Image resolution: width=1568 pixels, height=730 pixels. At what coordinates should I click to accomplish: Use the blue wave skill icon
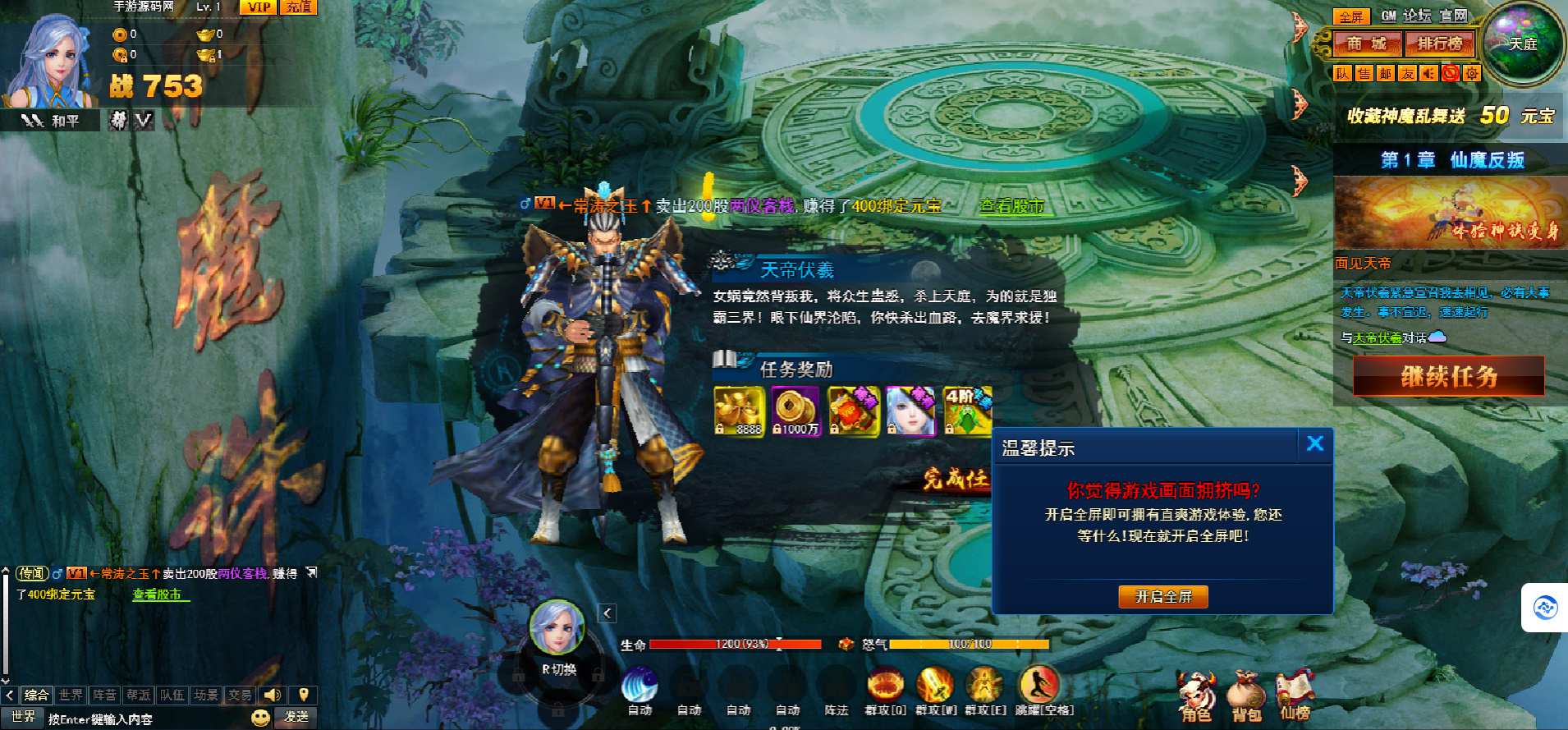coord(640,685)
